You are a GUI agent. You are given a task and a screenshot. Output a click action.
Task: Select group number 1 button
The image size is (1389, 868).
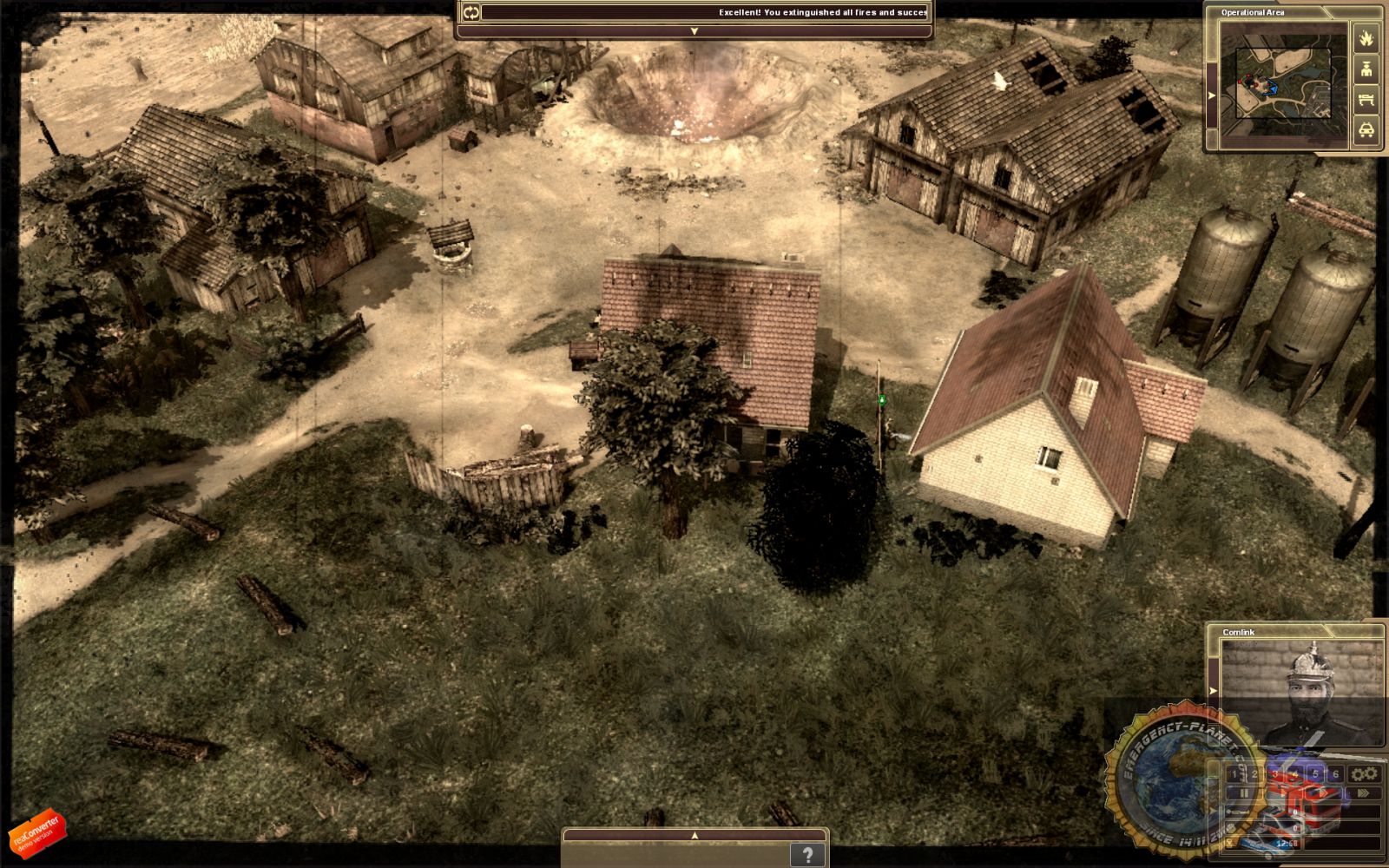[1234, 774]
